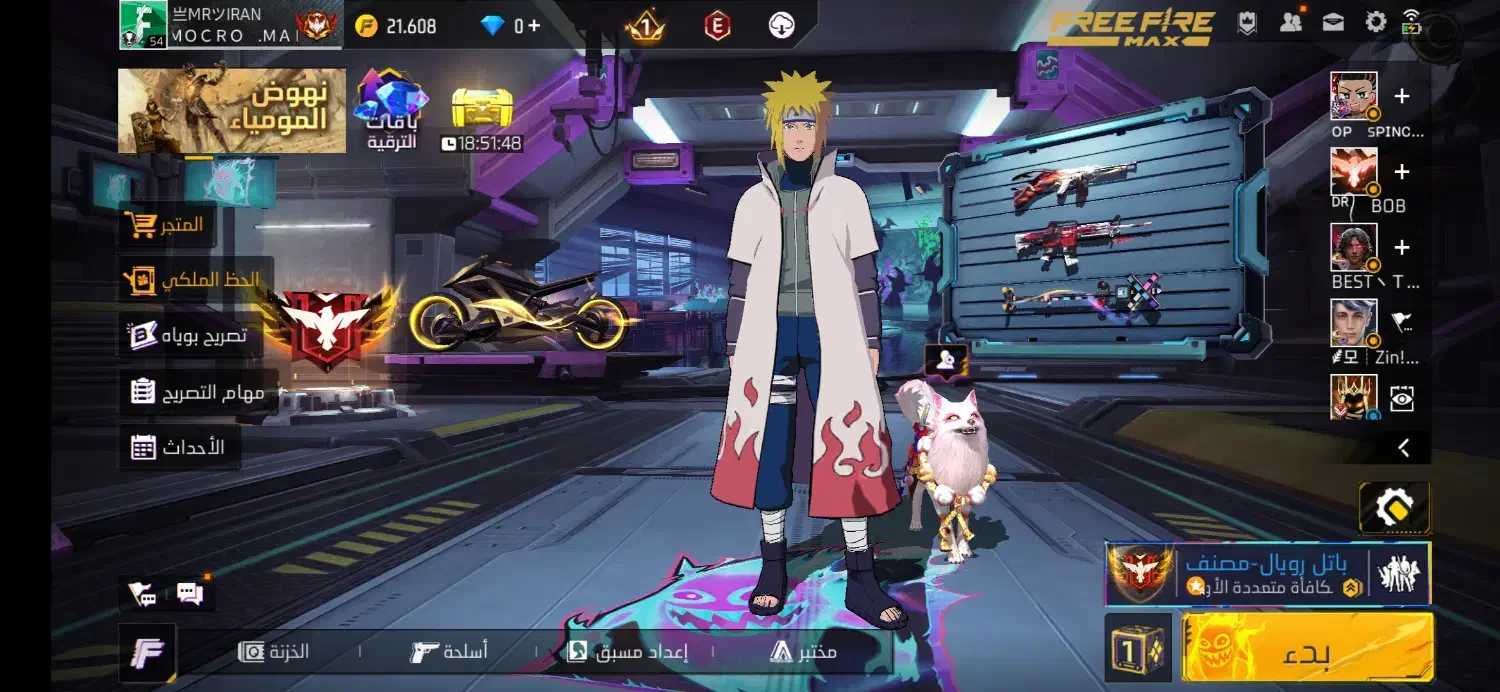Collapse the friends list arrow
The height and width of the screenshot is (692, 1500).
point(1404,448)
